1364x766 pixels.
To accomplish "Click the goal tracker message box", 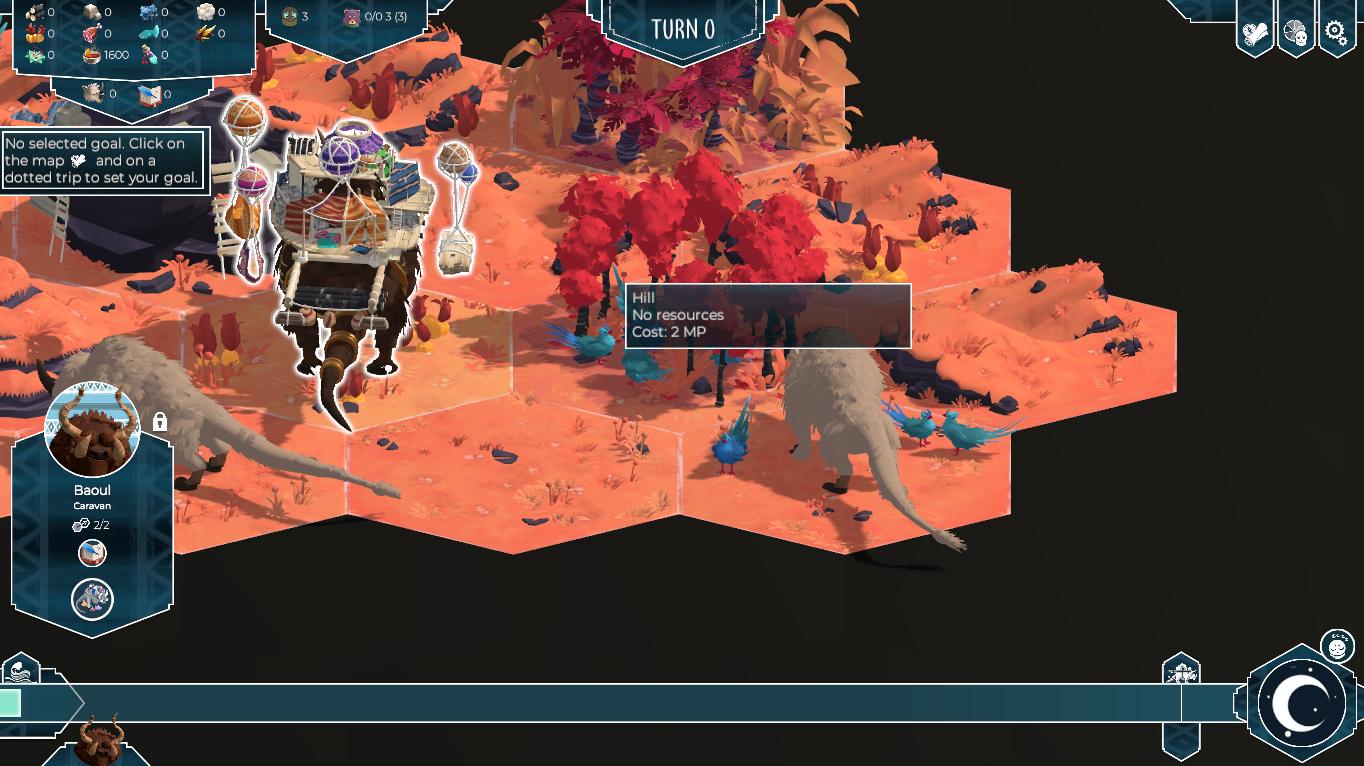I will coord(105,161).
